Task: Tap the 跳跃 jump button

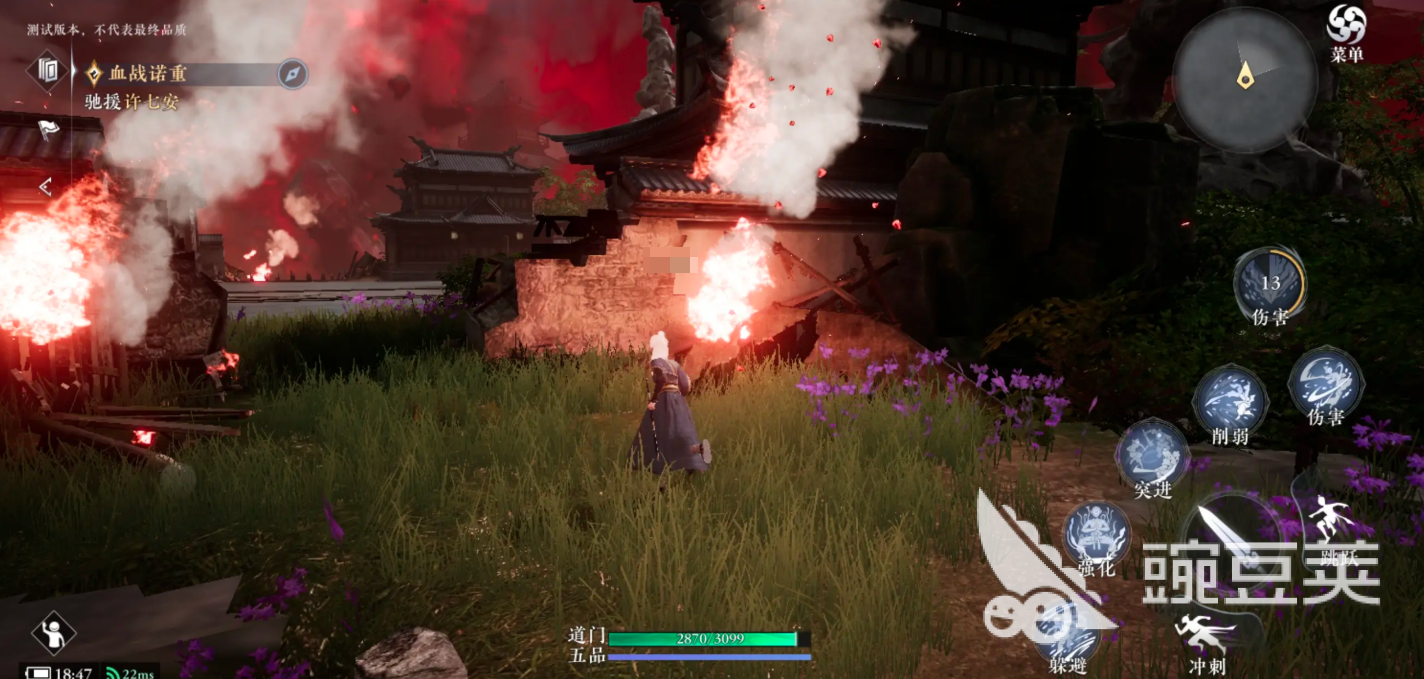Action: click(x=1333, y=520)
